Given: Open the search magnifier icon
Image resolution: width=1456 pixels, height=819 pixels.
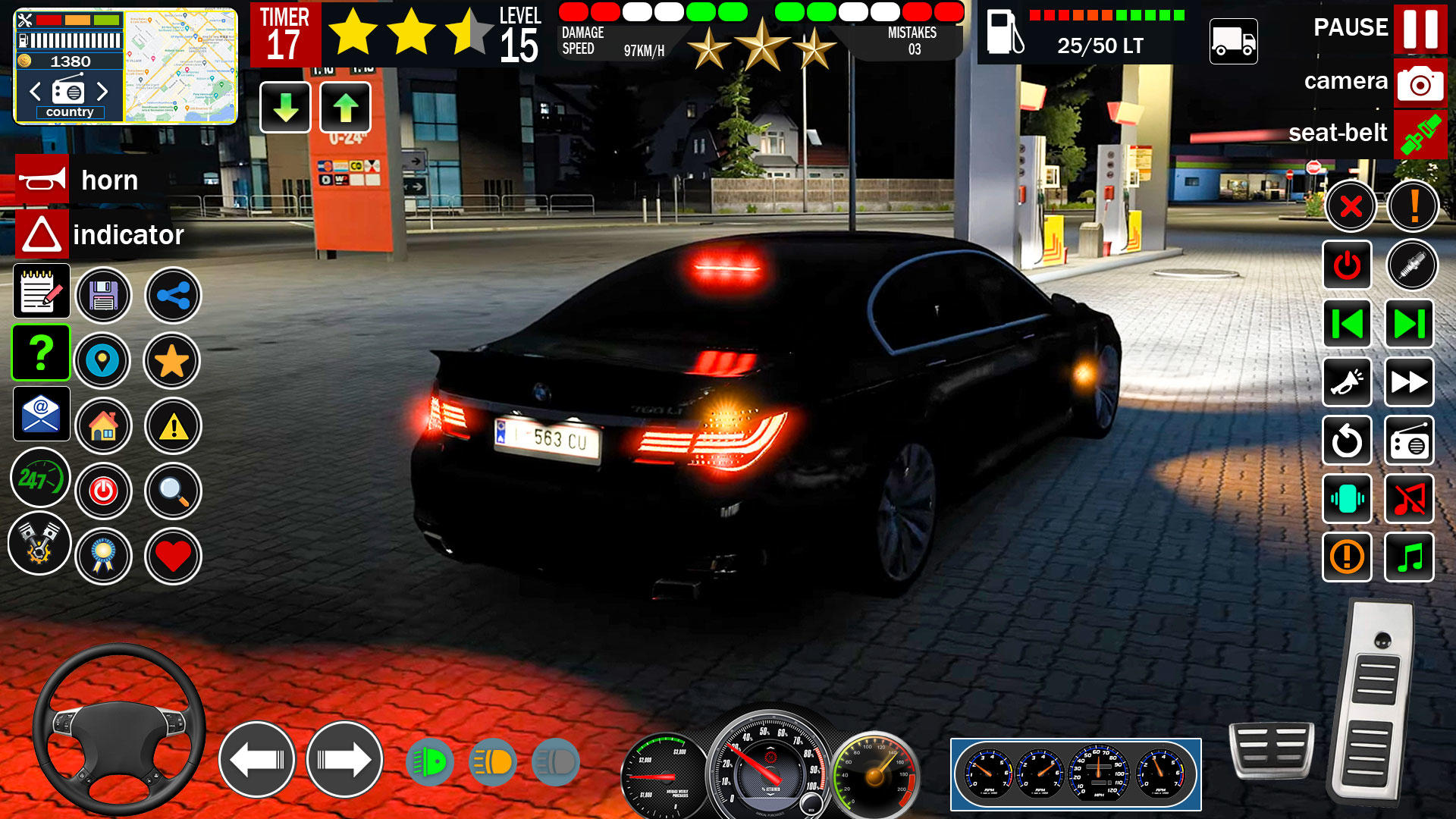Looking at the screenshot, I should (172, 491).
